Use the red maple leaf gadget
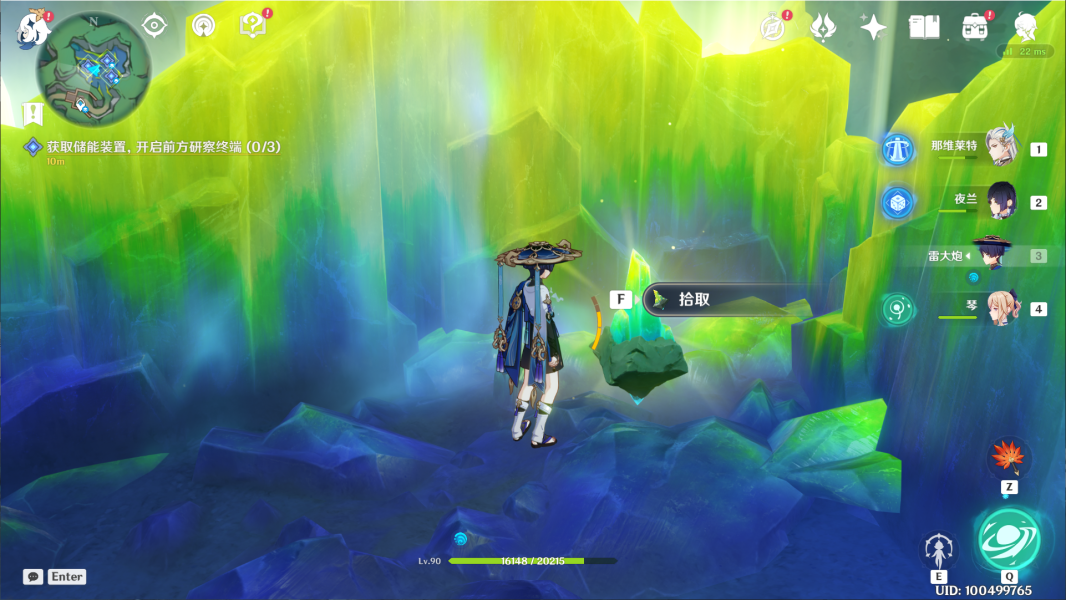 1008,457
